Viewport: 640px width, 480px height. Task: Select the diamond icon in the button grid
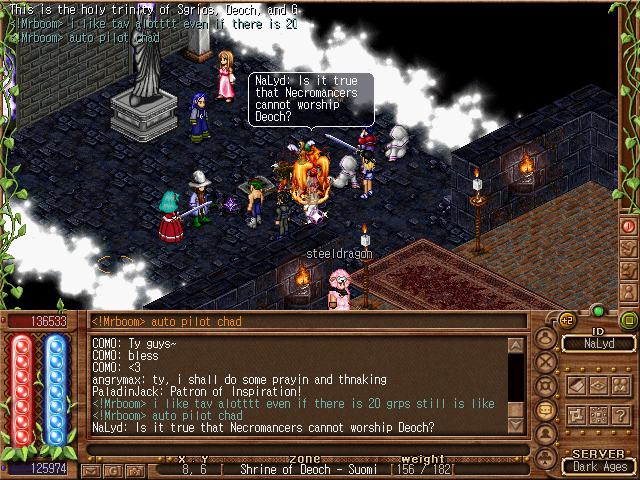point(599,386)
